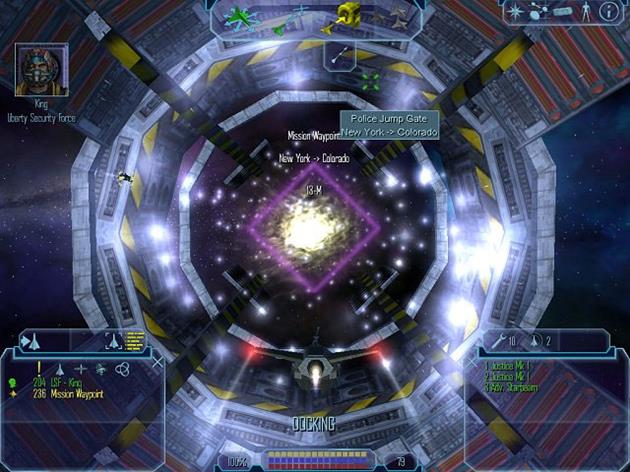The height and width of the screenshot is (472, 630).
Task: Filter contacts by ships
Action: click(59, 369)
